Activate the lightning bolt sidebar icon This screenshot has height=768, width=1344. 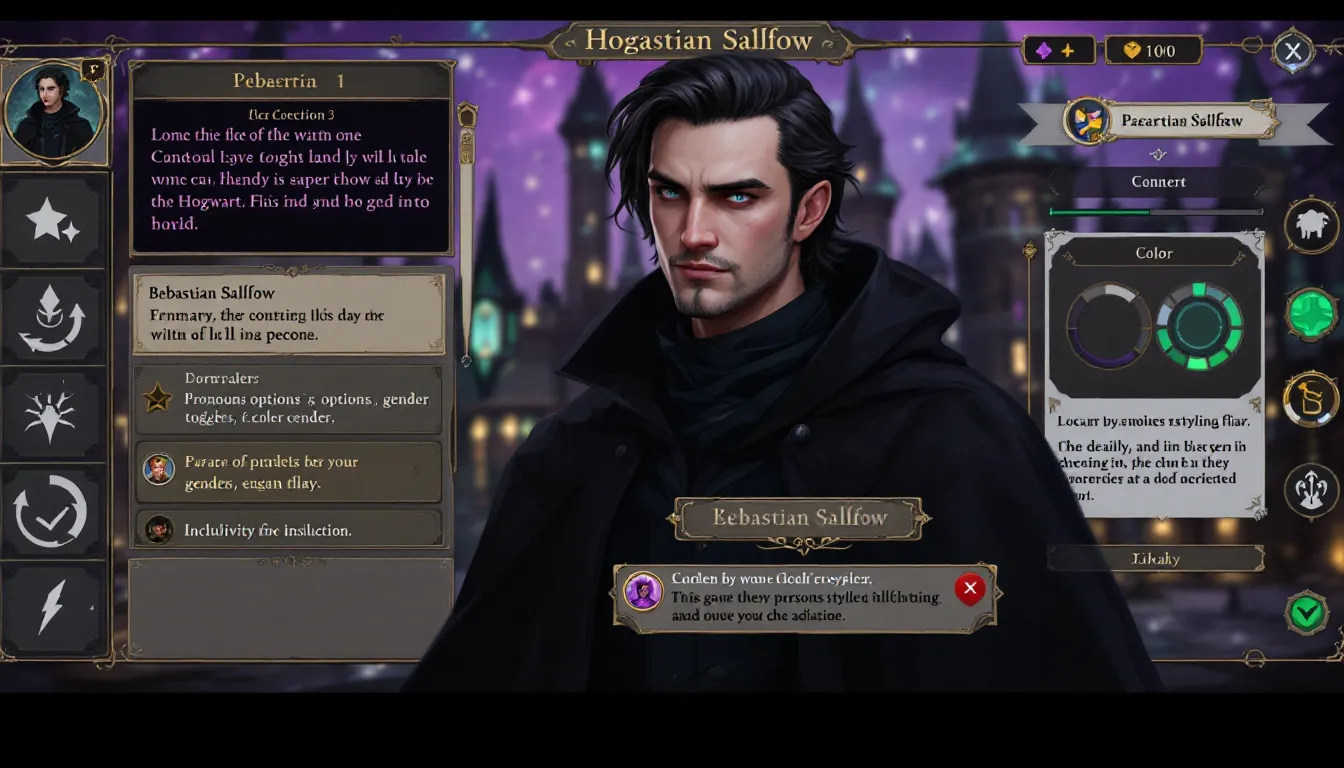coord(53,606)
